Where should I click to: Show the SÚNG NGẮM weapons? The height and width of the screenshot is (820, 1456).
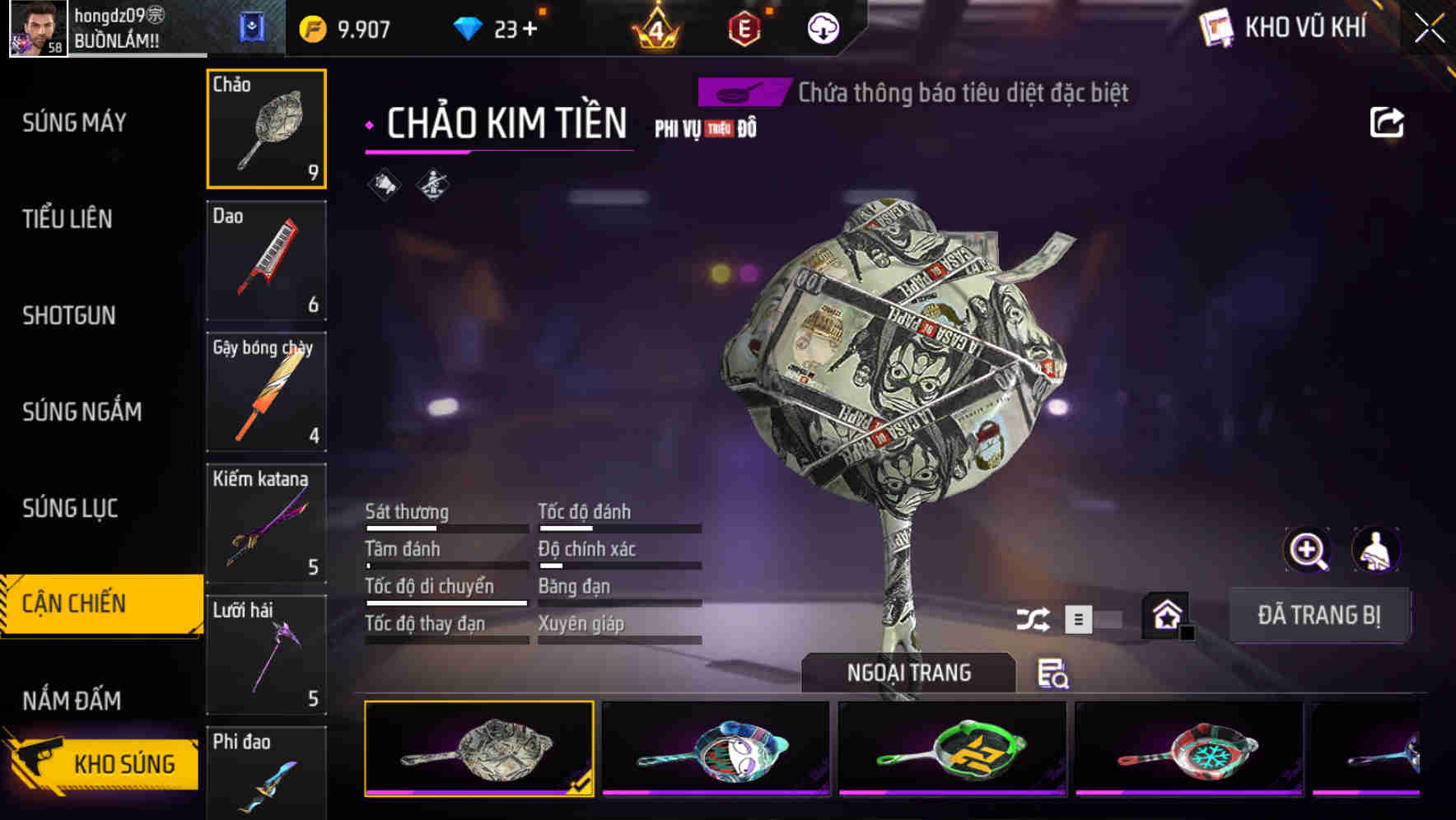click(x=82, y=412)
